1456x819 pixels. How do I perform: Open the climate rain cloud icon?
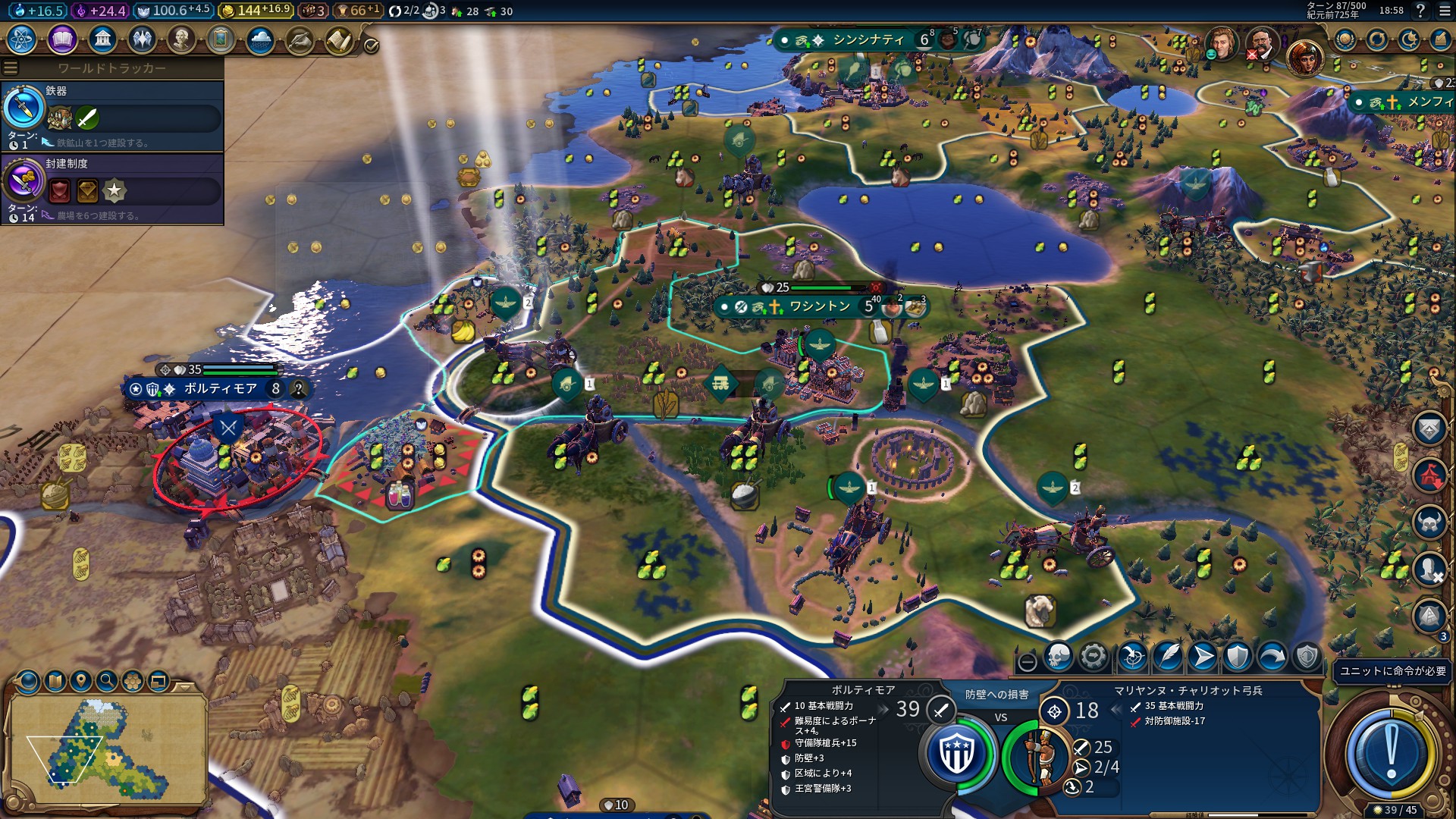[260, 39]
